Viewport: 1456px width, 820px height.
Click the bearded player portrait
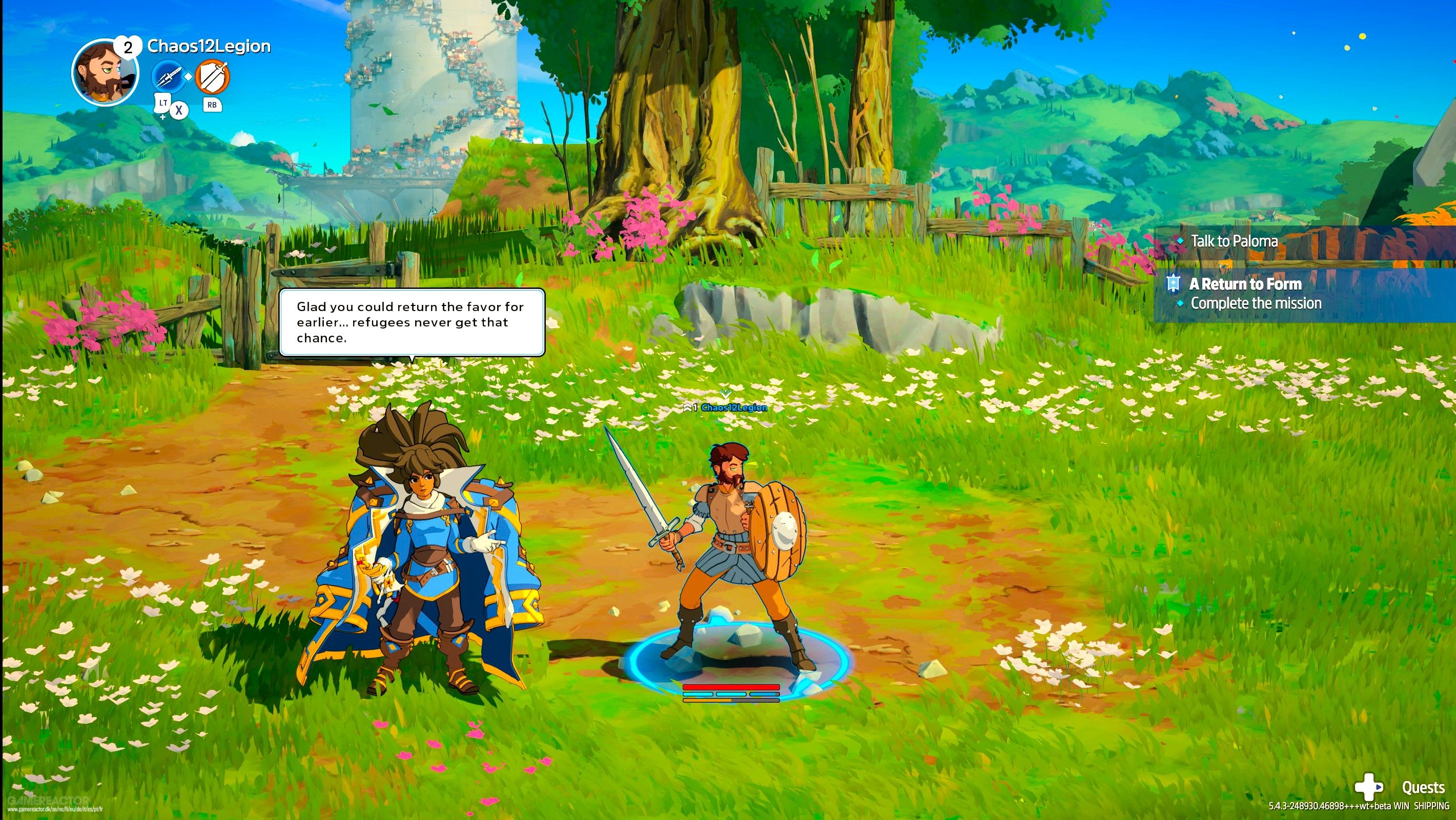(x=105, y=72)
